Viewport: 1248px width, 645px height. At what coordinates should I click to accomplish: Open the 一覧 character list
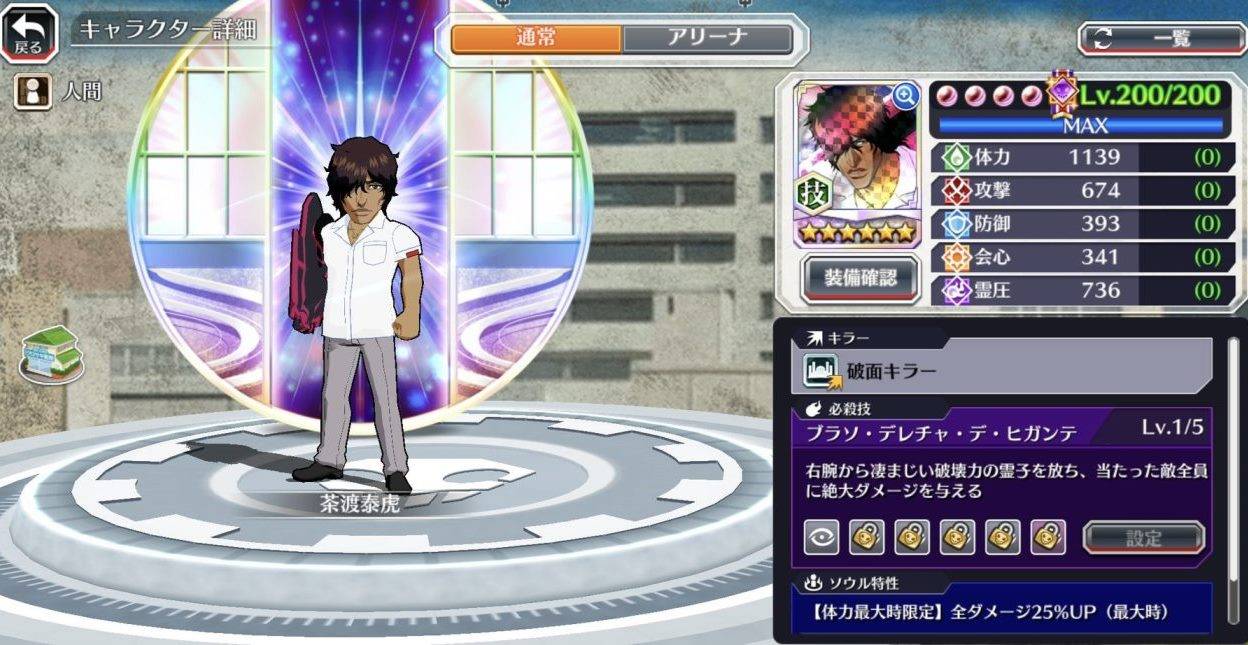[1161, 39]
